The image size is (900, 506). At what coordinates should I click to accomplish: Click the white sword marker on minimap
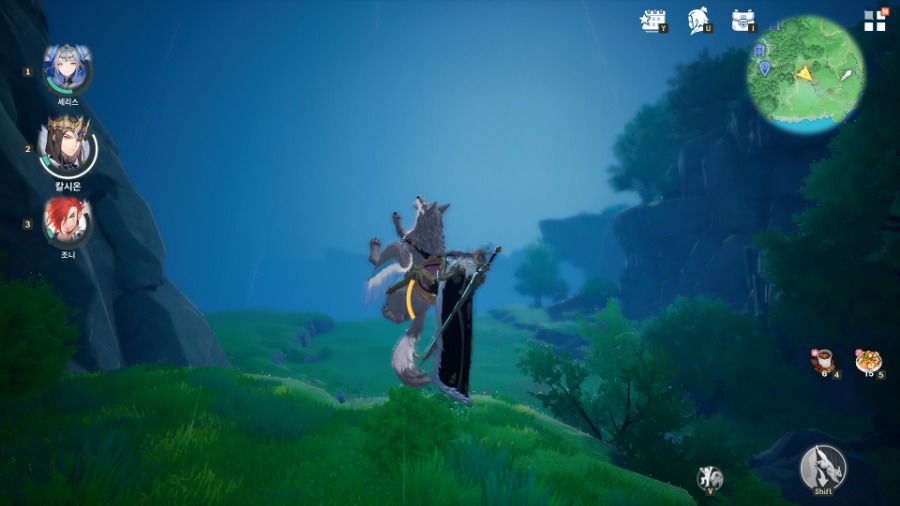[x=846, y=74]
